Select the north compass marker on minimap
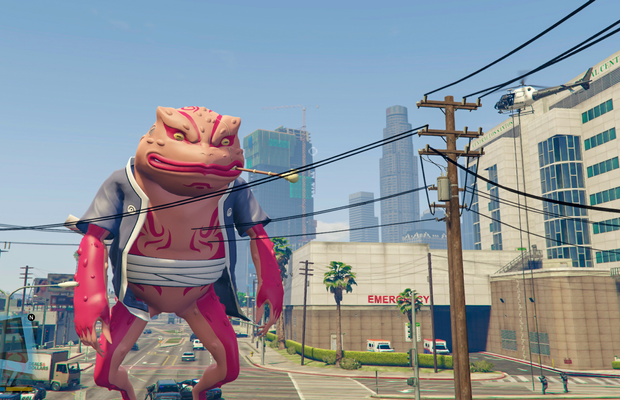This screenshot has height=400, width=620. [31, 317]
